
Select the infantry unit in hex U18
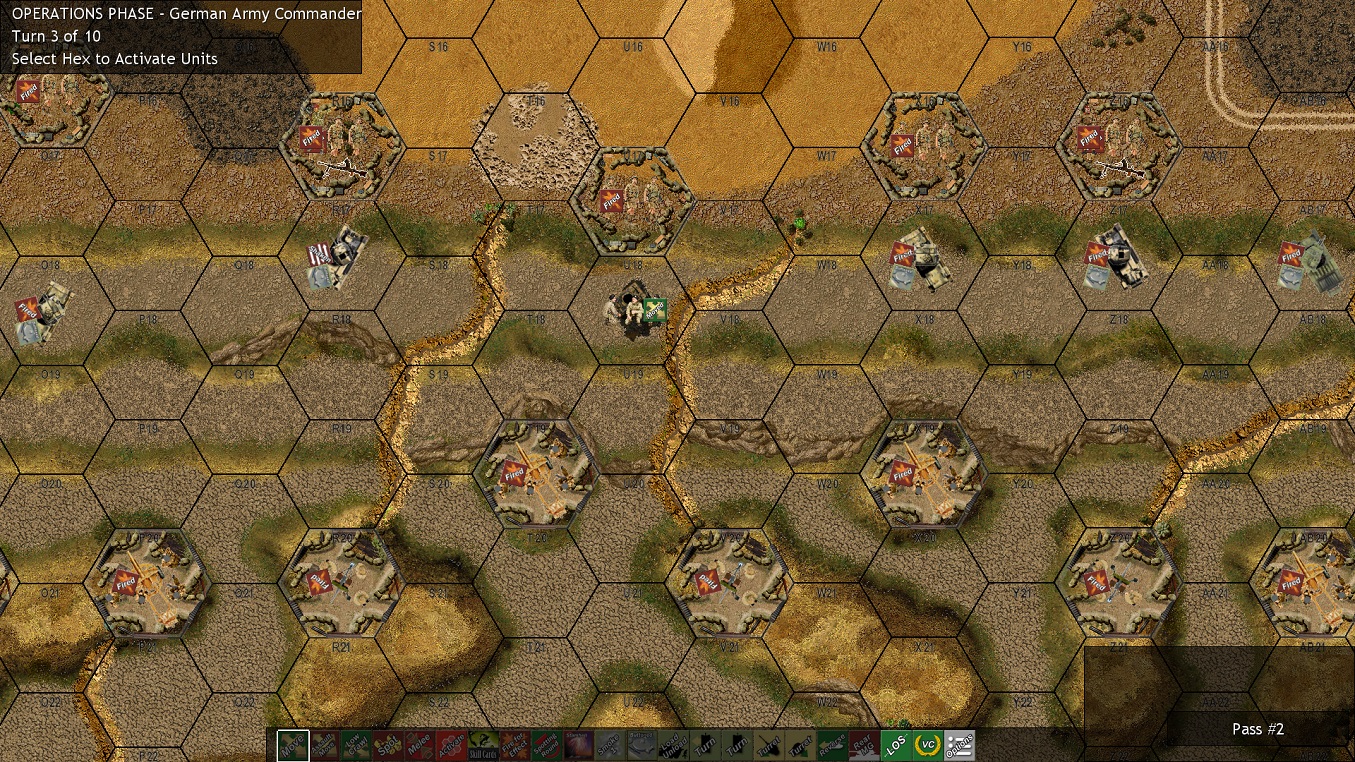(x=625, y=310)
